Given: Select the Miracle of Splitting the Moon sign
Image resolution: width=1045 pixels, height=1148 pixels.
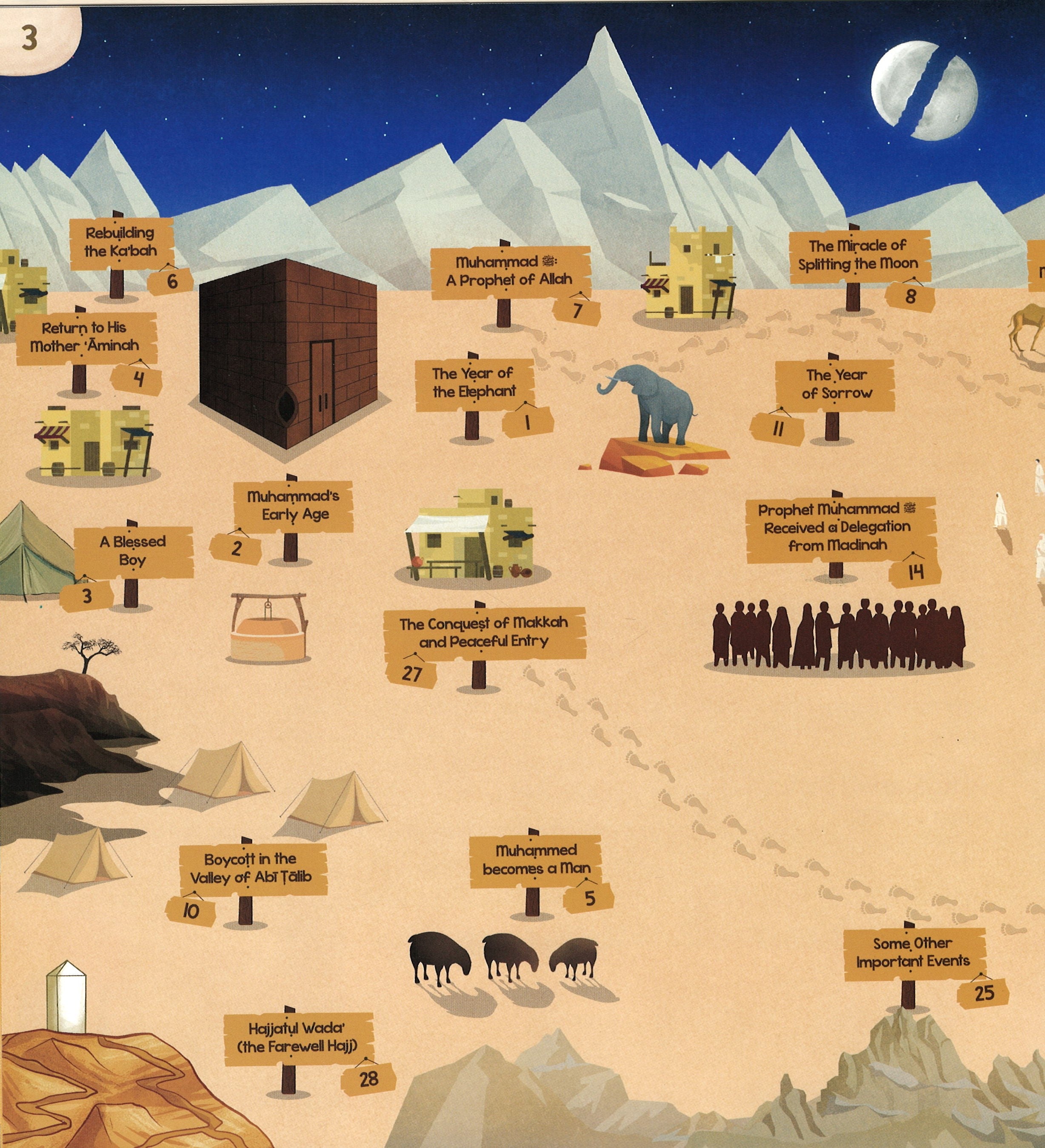Looking at the screenshot, I should tap(858, 256).
